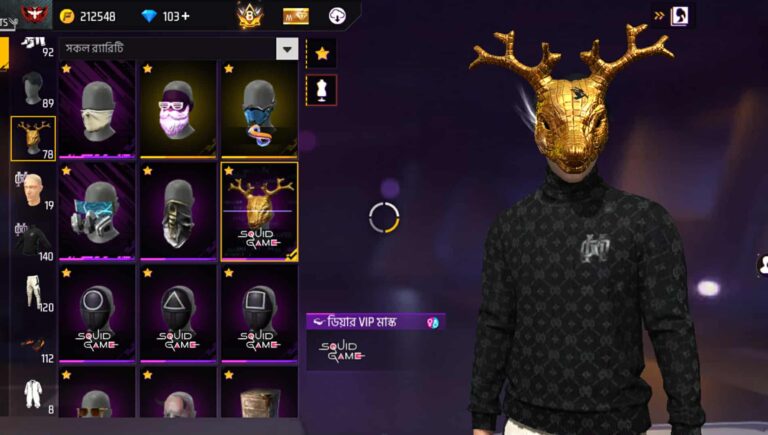Add diamonds with the plus button

point(185,16)
